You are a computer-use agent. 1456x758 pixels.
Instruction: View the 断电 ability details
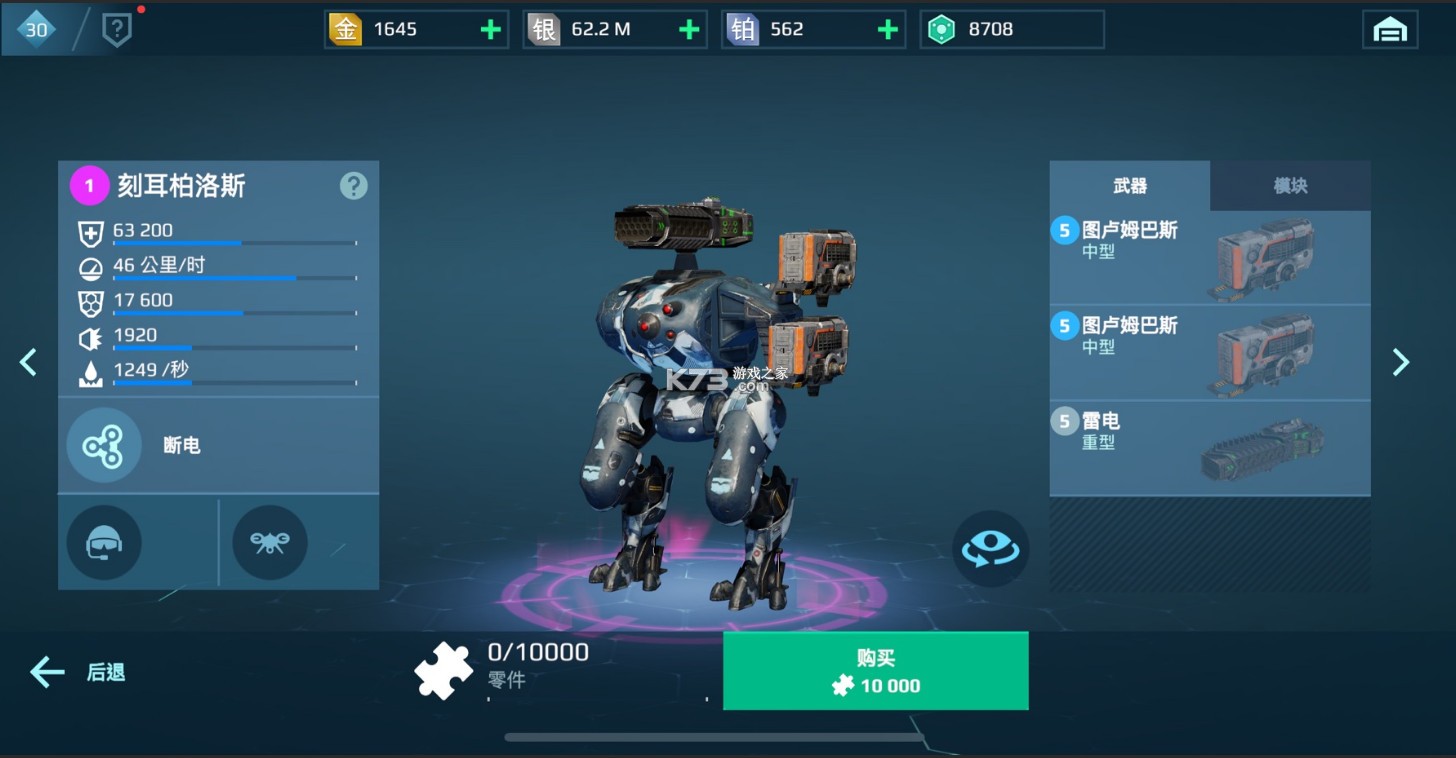(104, 446)
